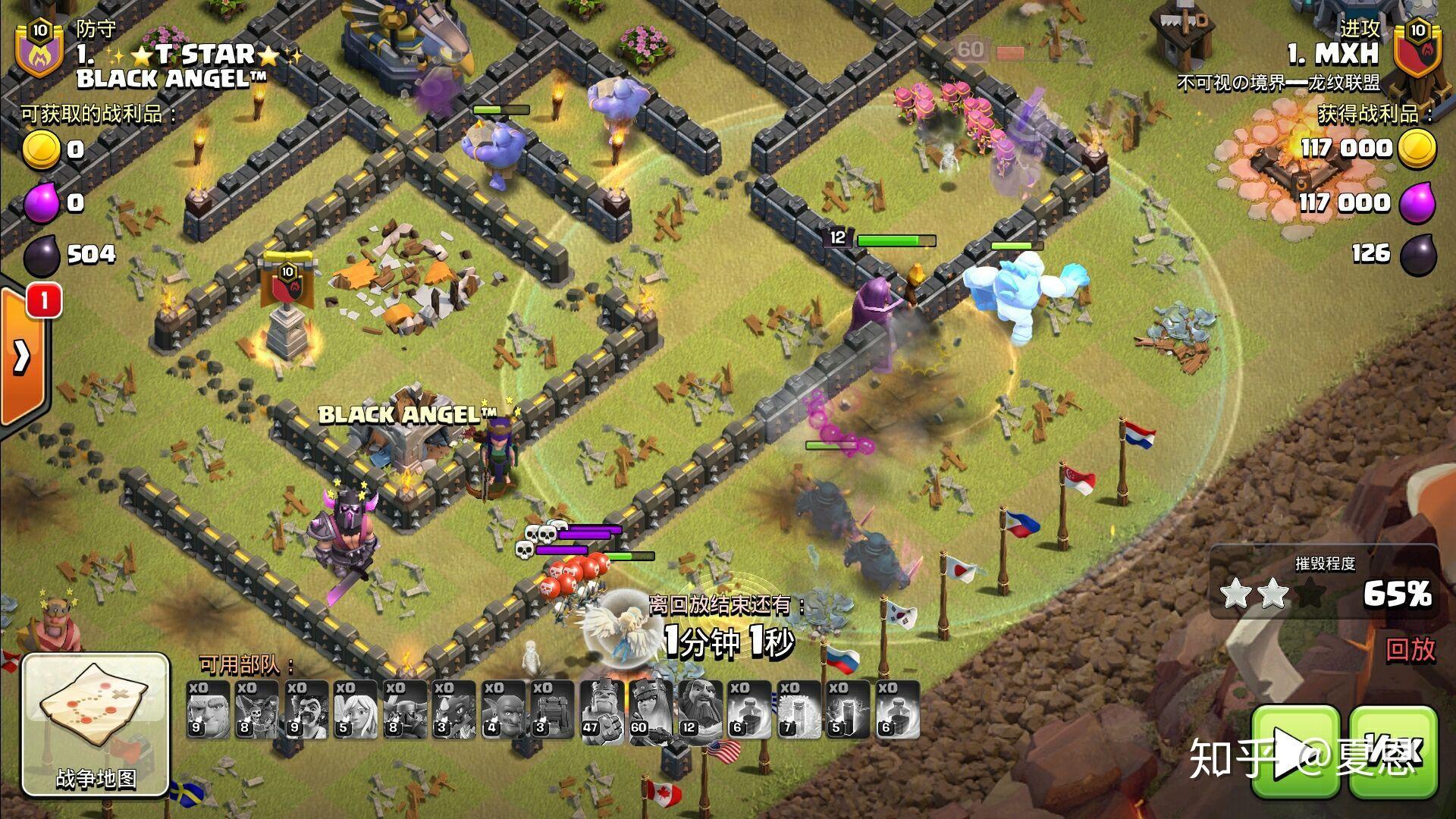
Task: Choose the Wizard troop card
Action: tap(306, 710)
